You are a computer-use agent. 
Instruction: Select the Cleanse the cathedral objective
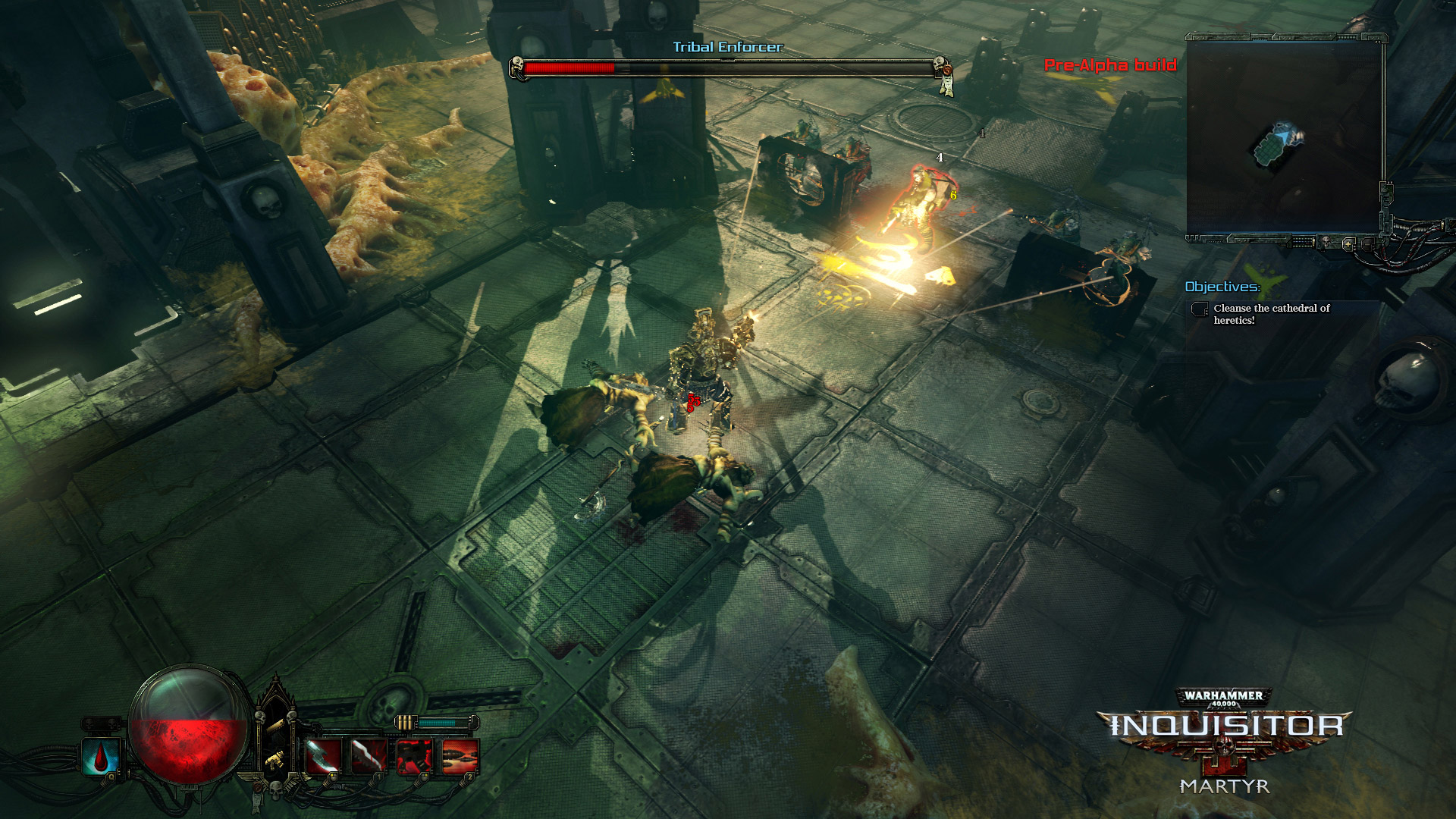click(x=1271, y=314)
